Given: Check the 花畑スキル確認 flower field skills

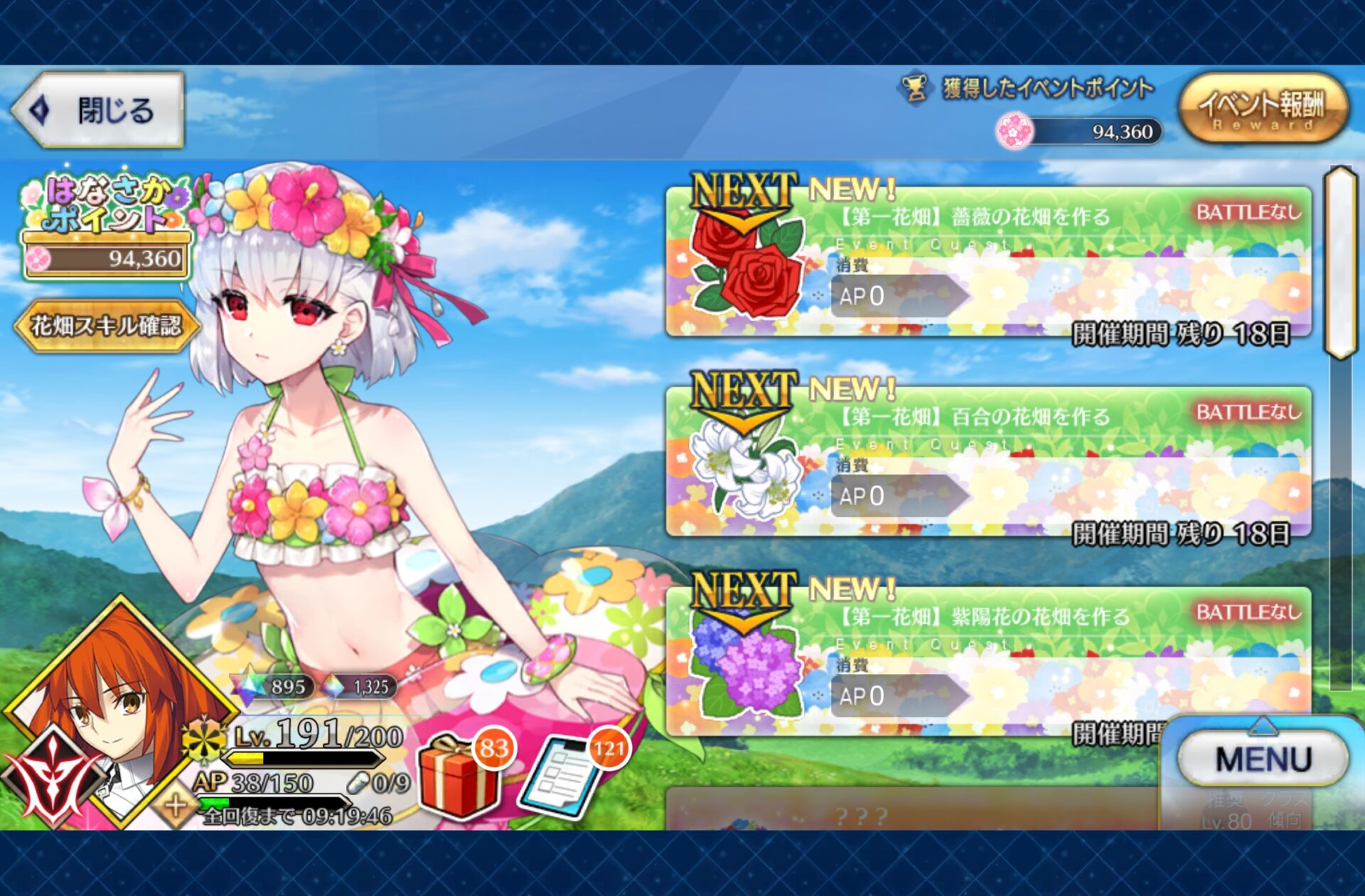Looking at the screenshot, I should (105, 326).
